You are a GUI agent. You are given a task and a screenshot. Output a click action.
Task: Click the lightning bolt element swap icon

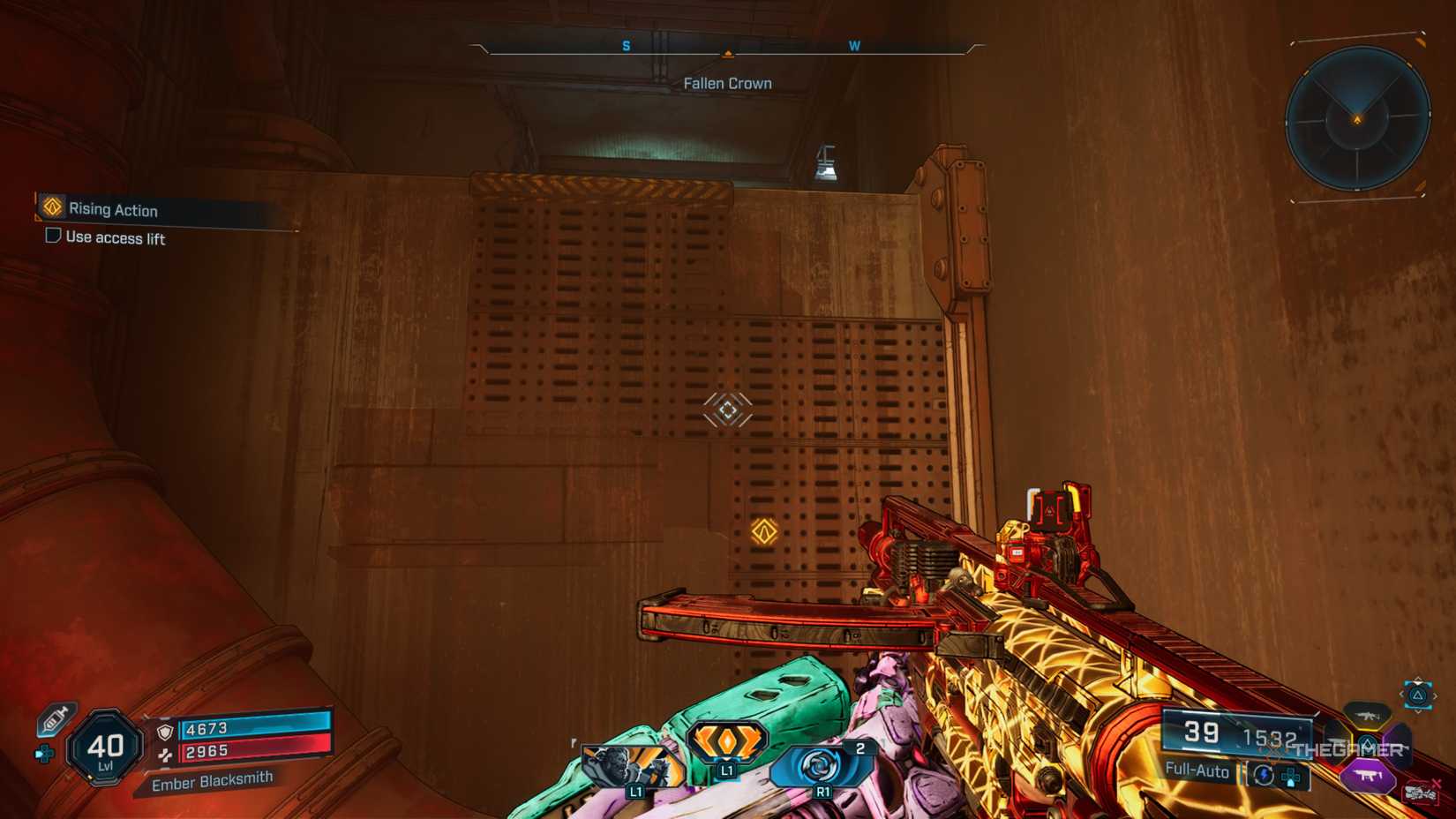tap(1263, 775)
